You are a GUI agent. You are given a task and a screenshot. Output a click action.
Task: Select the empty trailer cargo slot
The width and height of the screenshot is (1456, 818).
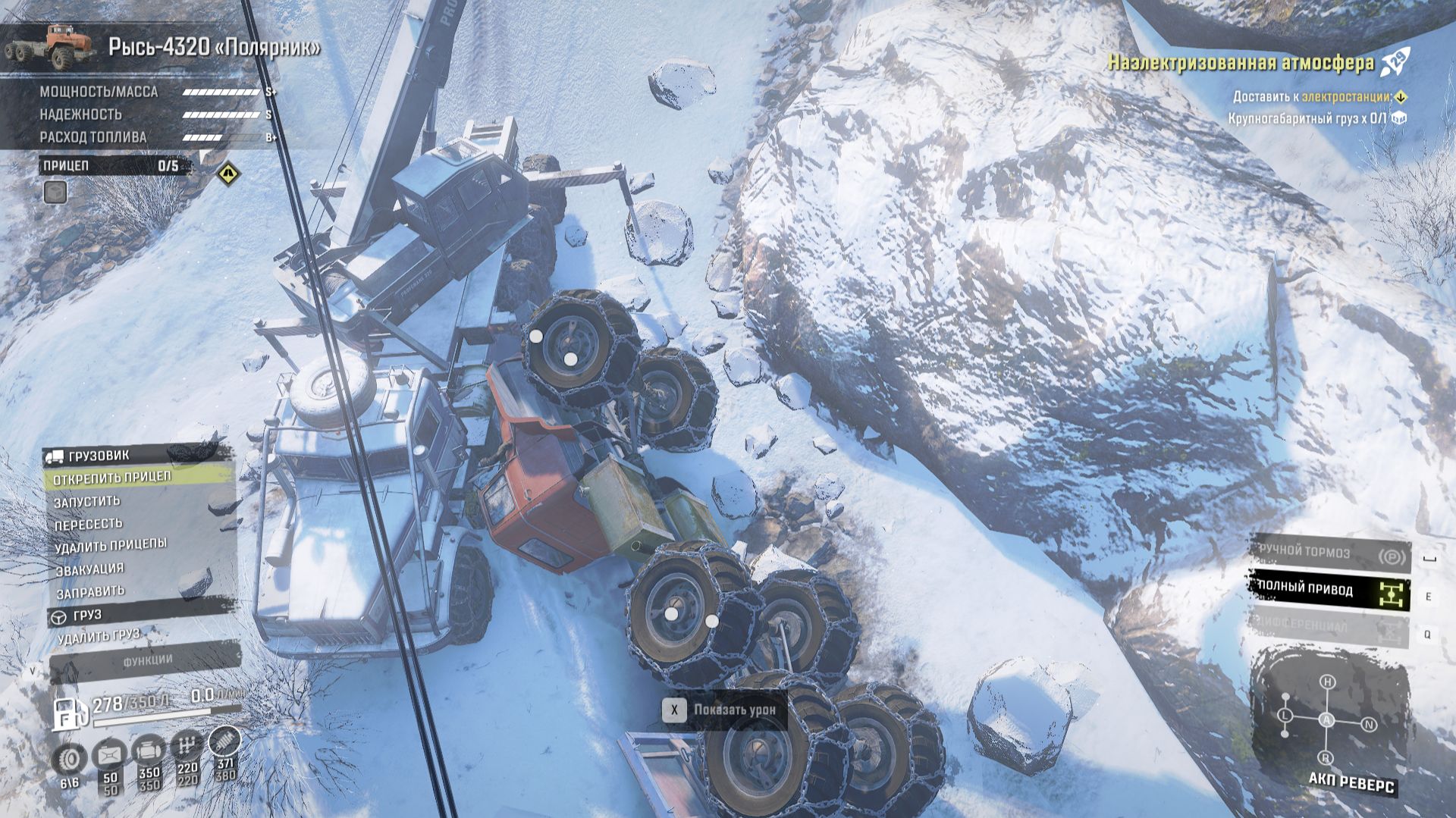coord(55,193)
